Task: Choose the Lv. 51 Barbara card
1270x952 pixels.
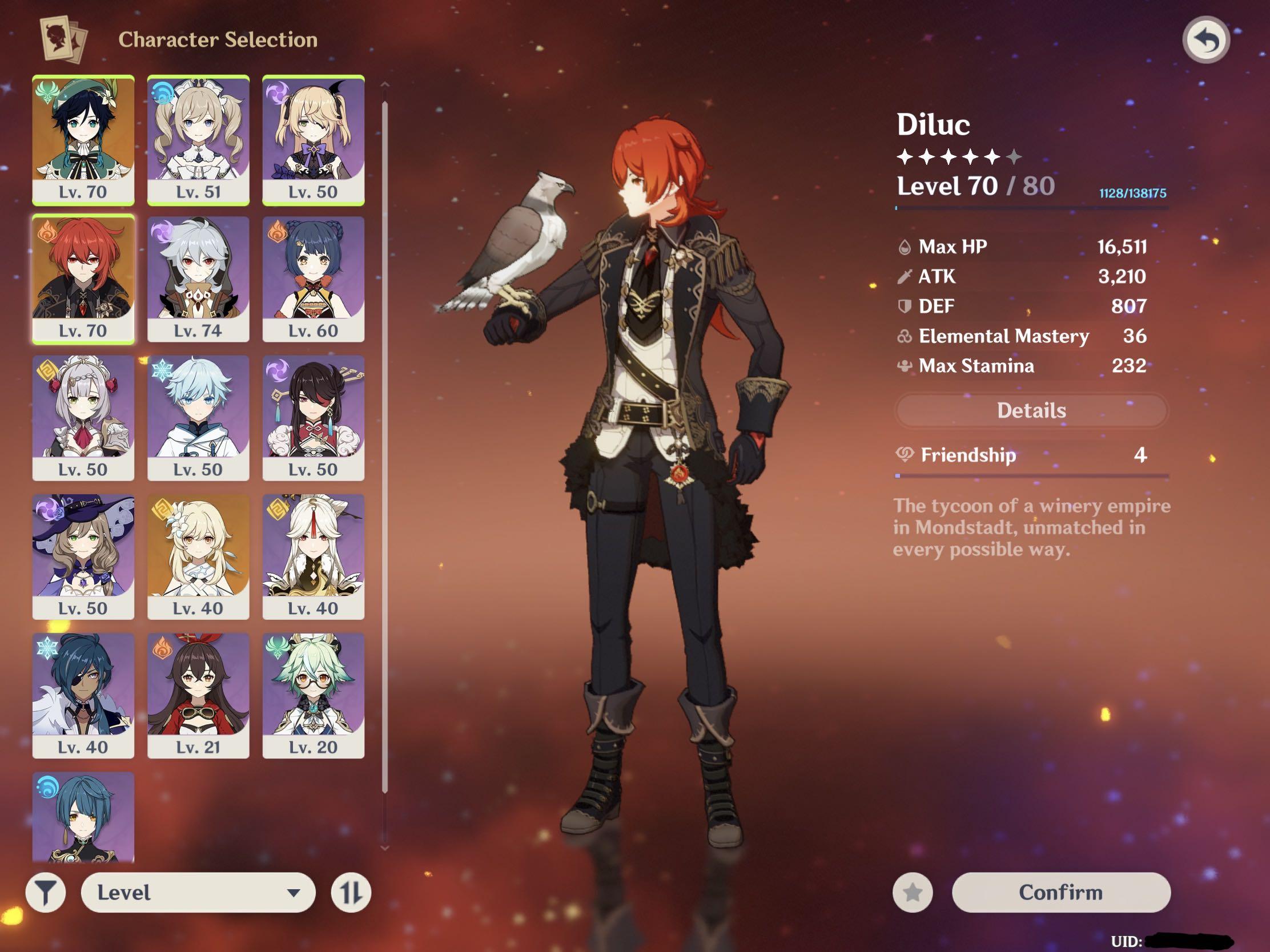Action: tap(198, 139)
